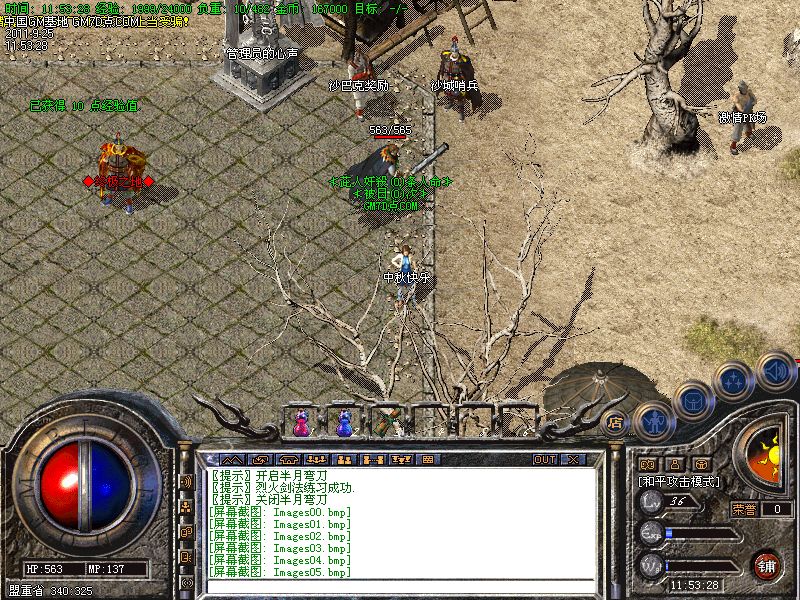Open the bag inventory round button

pos(692,402)
